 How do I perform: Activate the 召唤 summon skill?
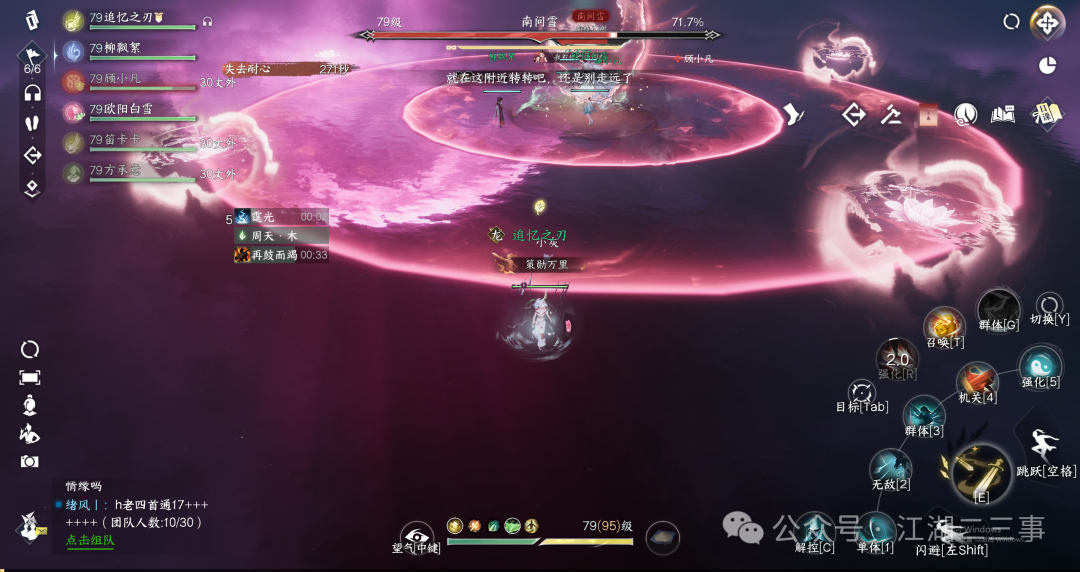coord(944,326)
